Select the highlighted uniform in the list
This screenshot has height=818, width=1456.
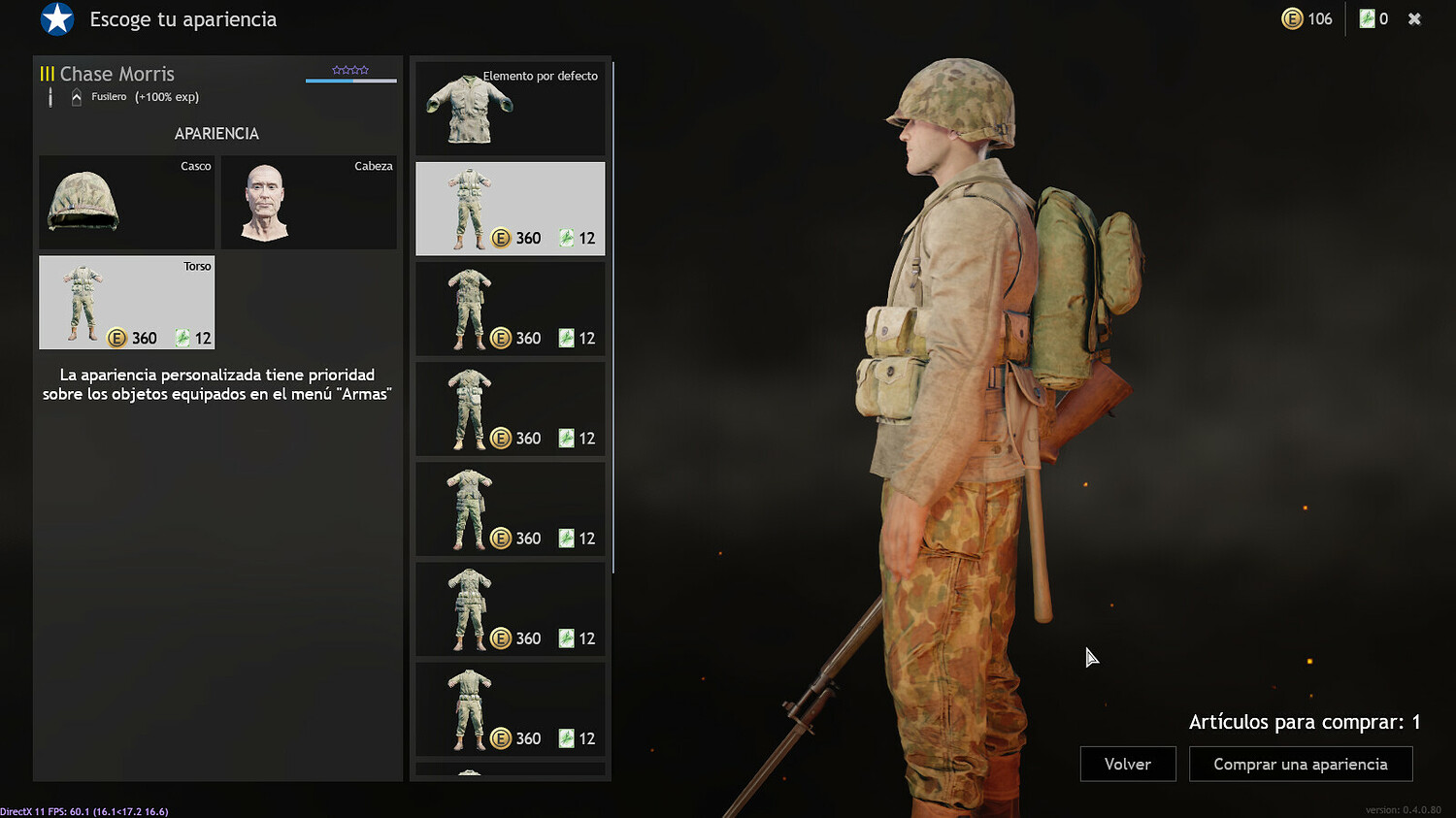click(510, 208)
